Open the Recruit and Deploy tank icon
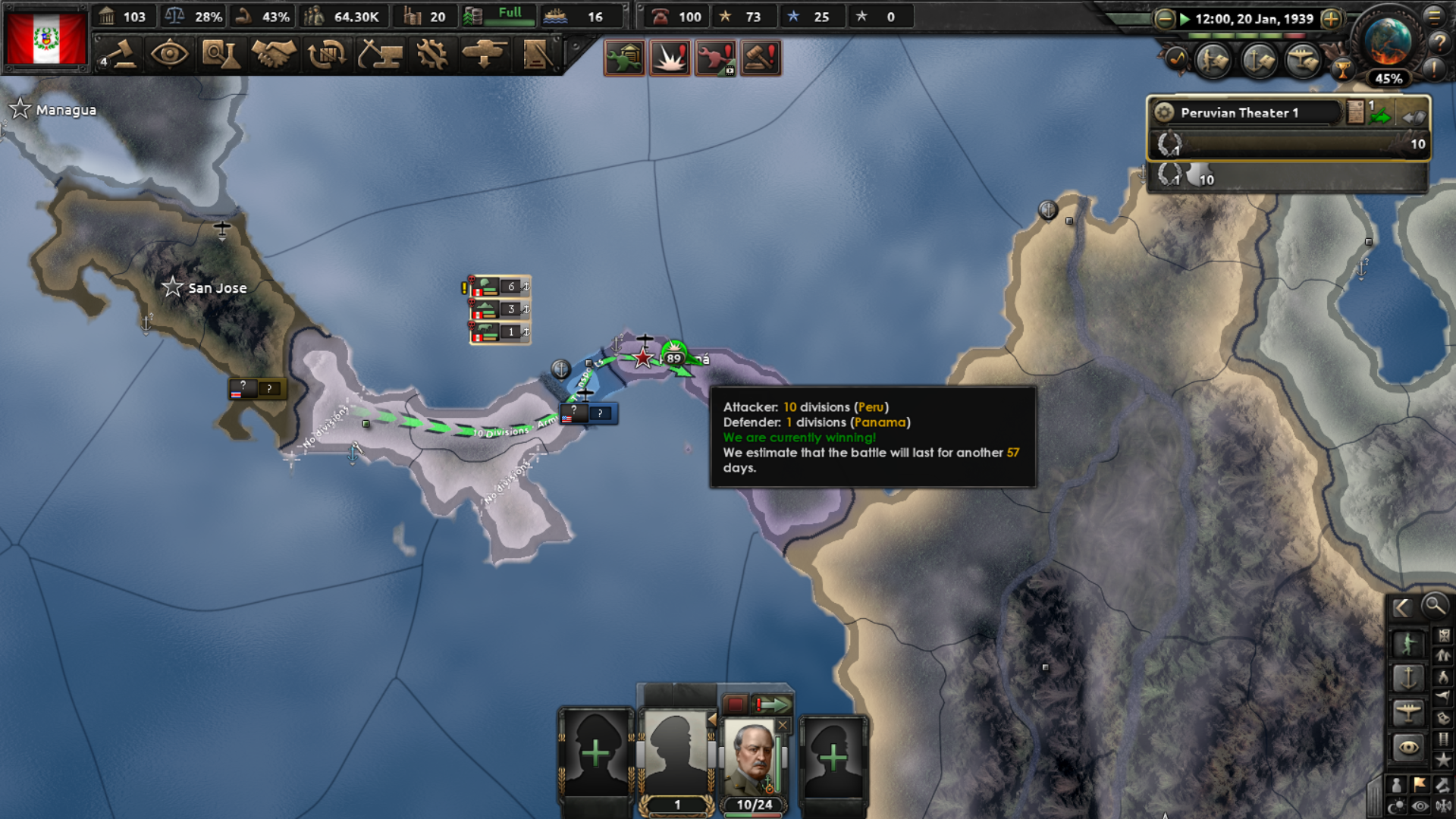Screen dimensions: 1456x819 tap(485, 55)
